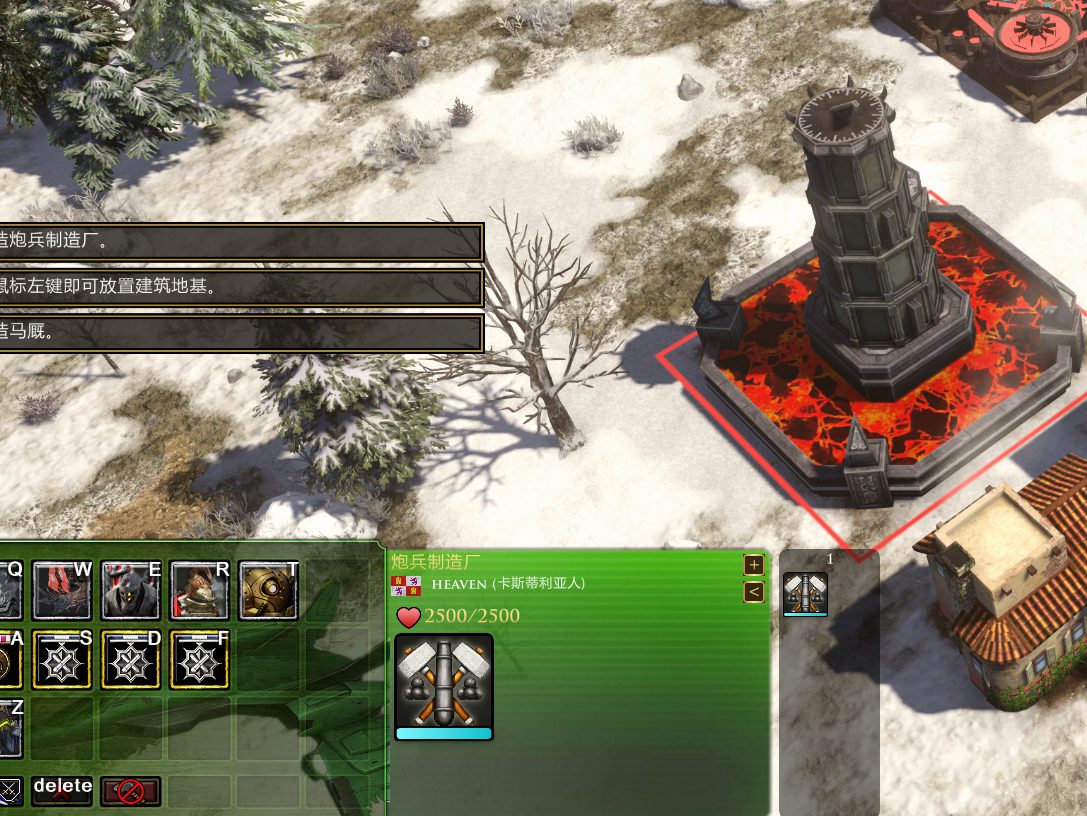Screen dimensions: 1087x816
Task: Train the unit in the W slot
Action: pyautogui.click(x=62, y=590)
